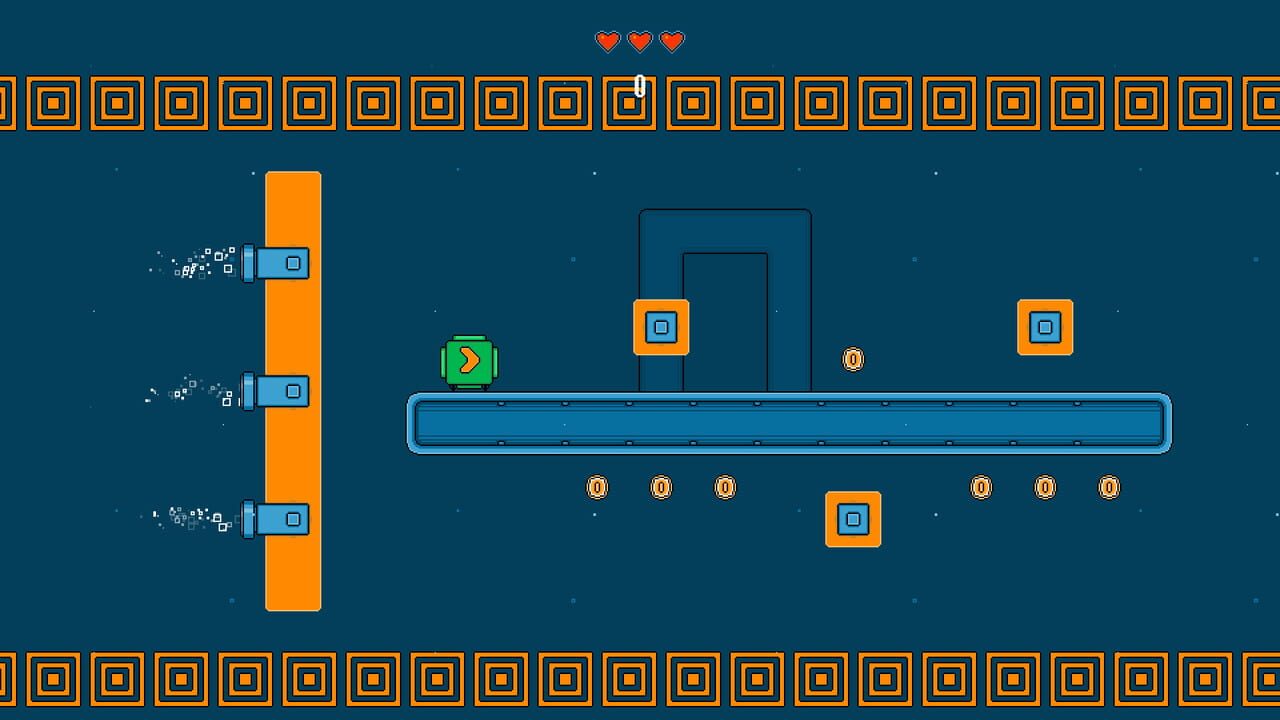Screen dimensions: 1280x720
Task: Click the middle heart icon
Action: click(x=640, y=42)
